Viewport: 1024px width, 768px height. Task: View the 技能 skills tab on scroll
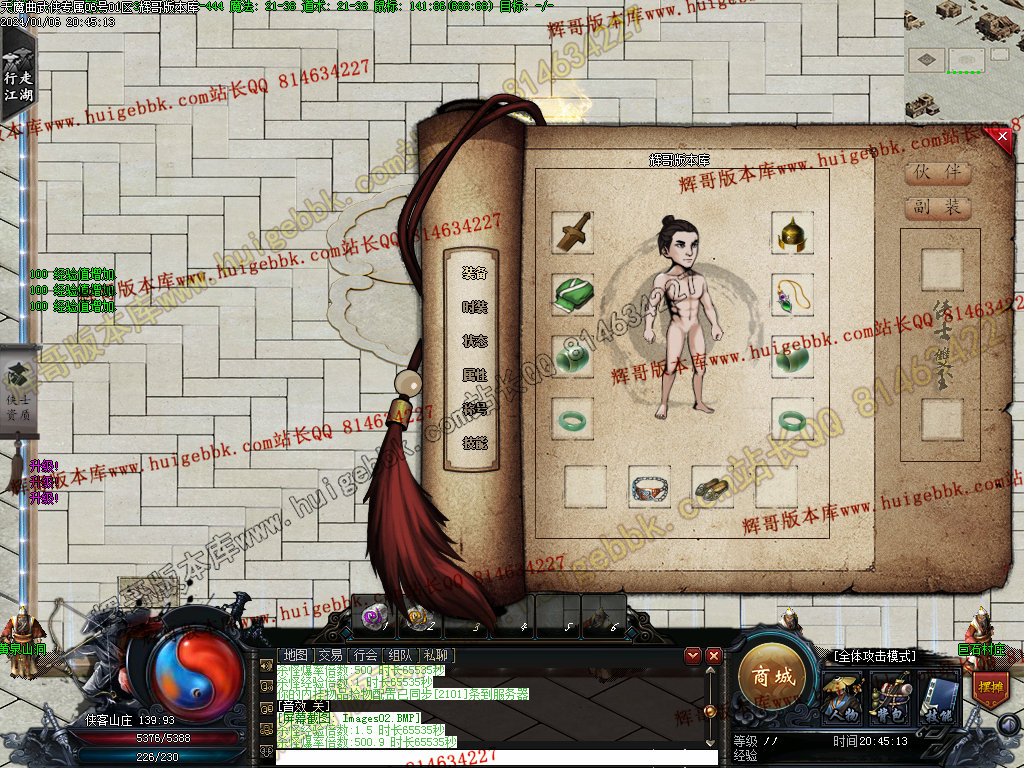click(x=475, y=442)
